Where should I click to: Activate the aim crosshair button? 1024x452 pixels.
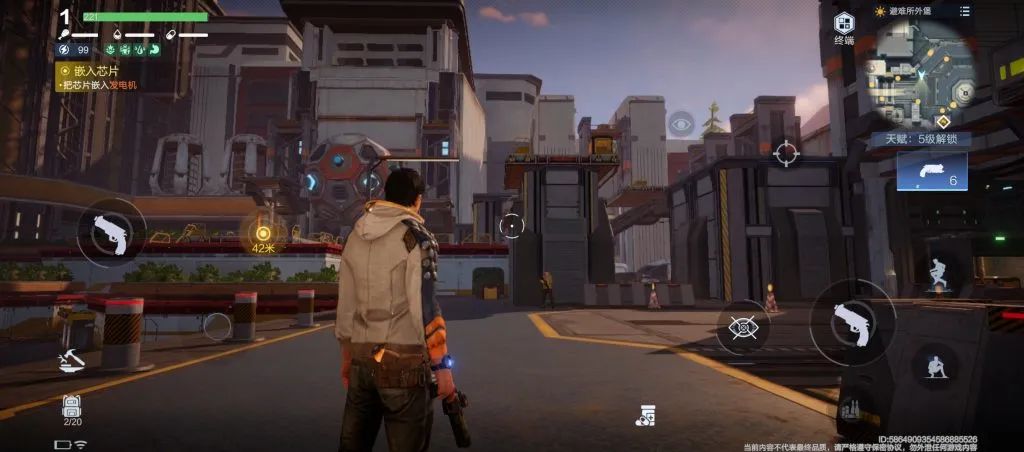point(786,154)
